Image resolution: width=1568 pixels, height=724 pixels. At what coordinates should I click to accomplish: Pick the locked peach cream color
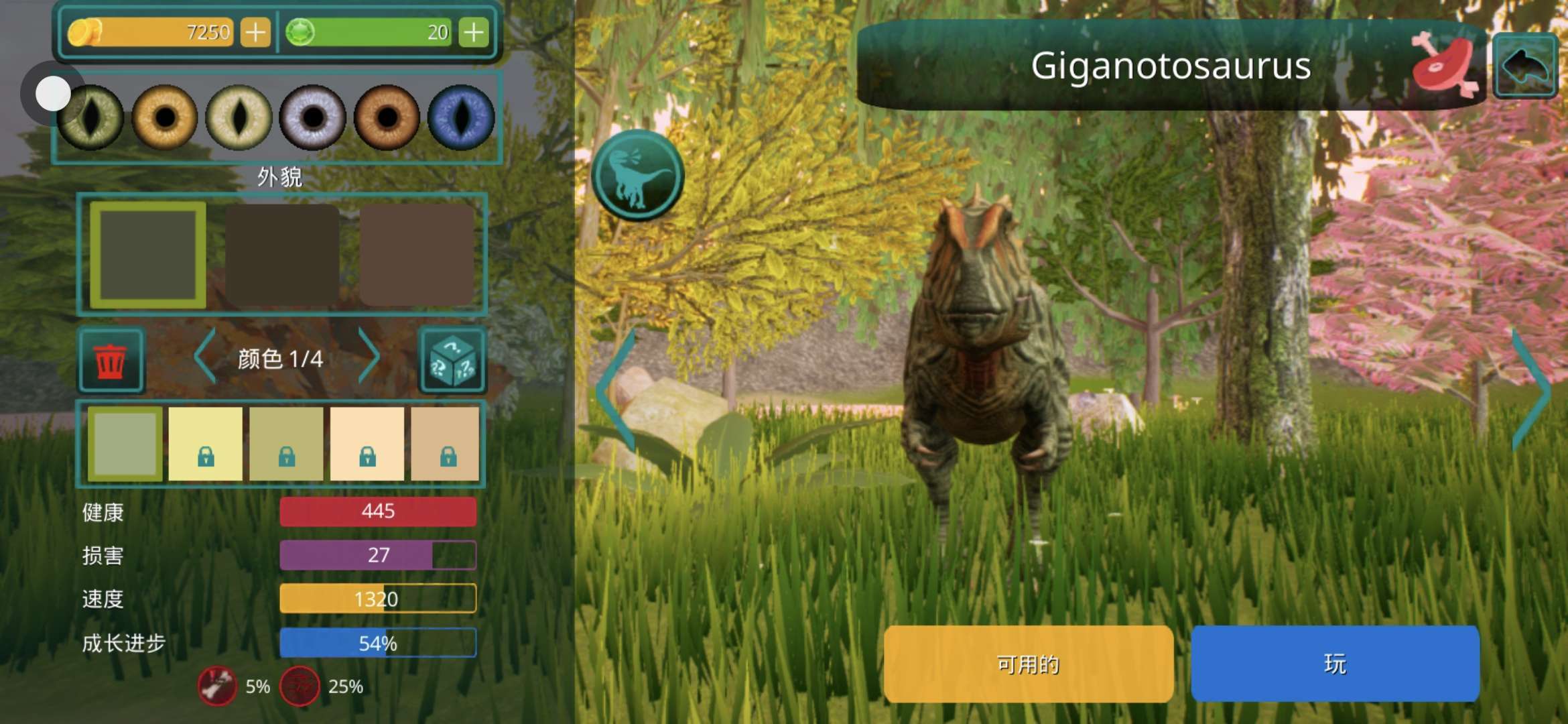367,444
